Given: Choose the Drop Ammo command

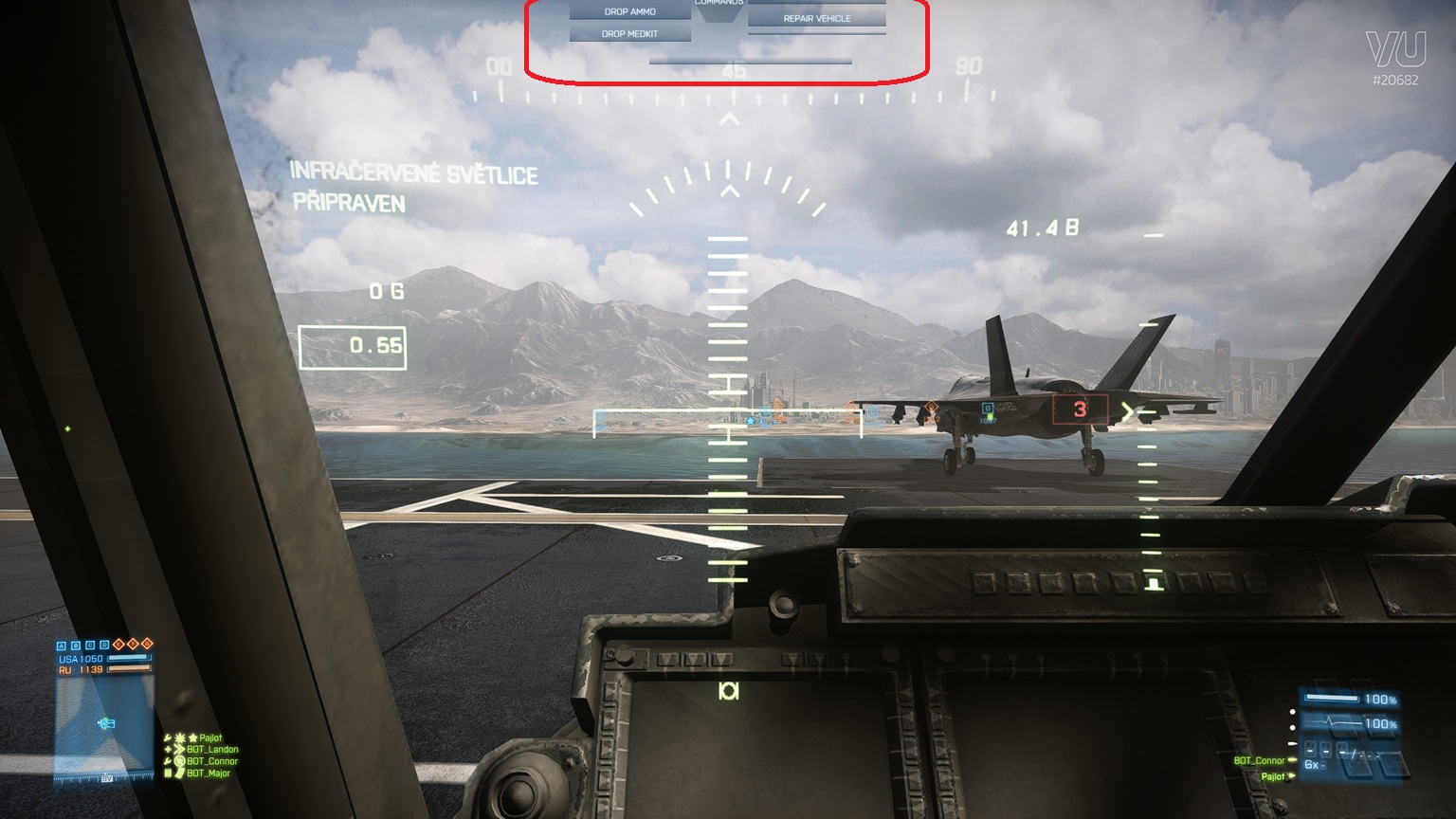Looking at the screenshot, I should click(x=629, y=11).
